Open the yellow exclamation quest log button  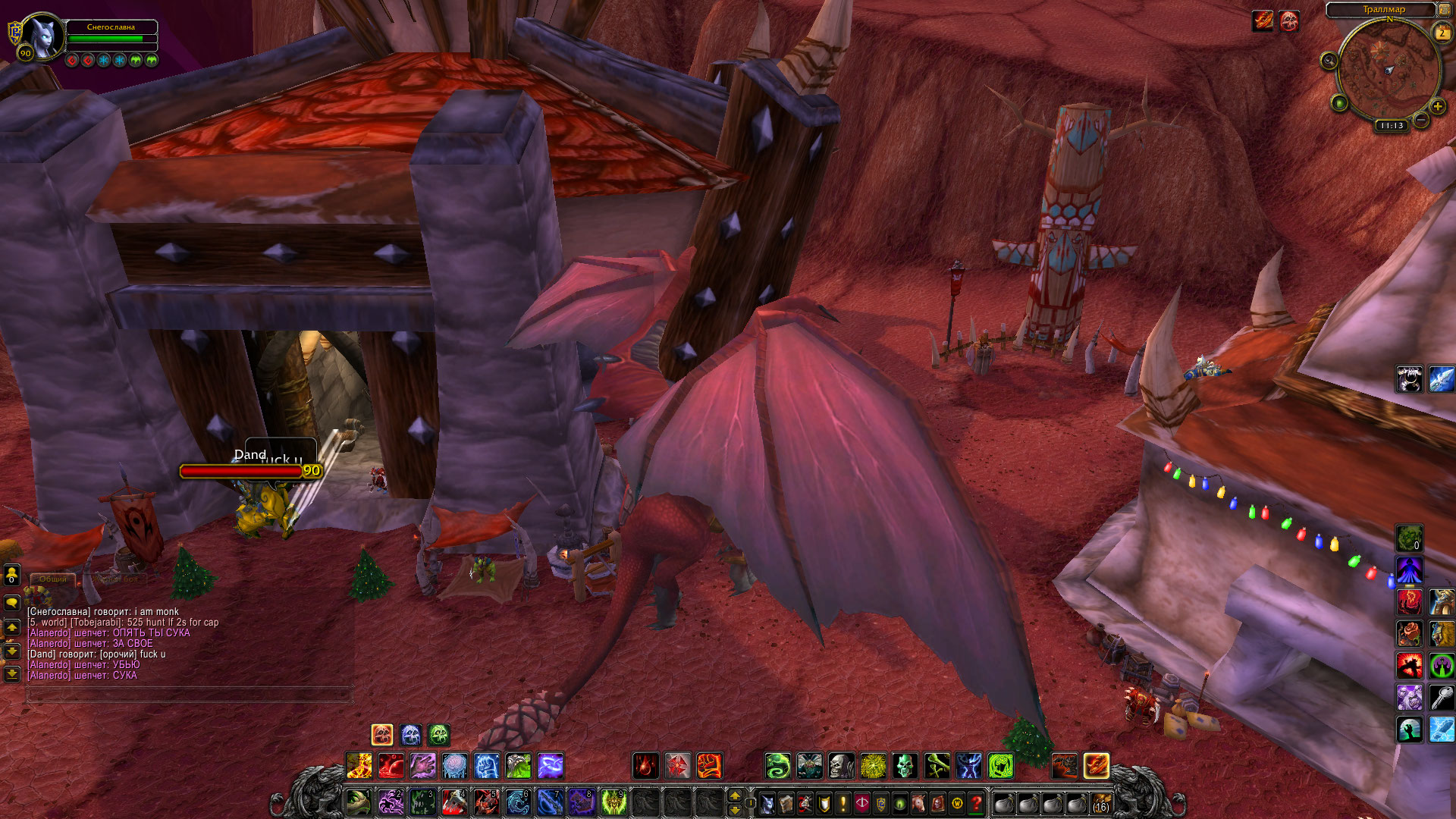843,802
